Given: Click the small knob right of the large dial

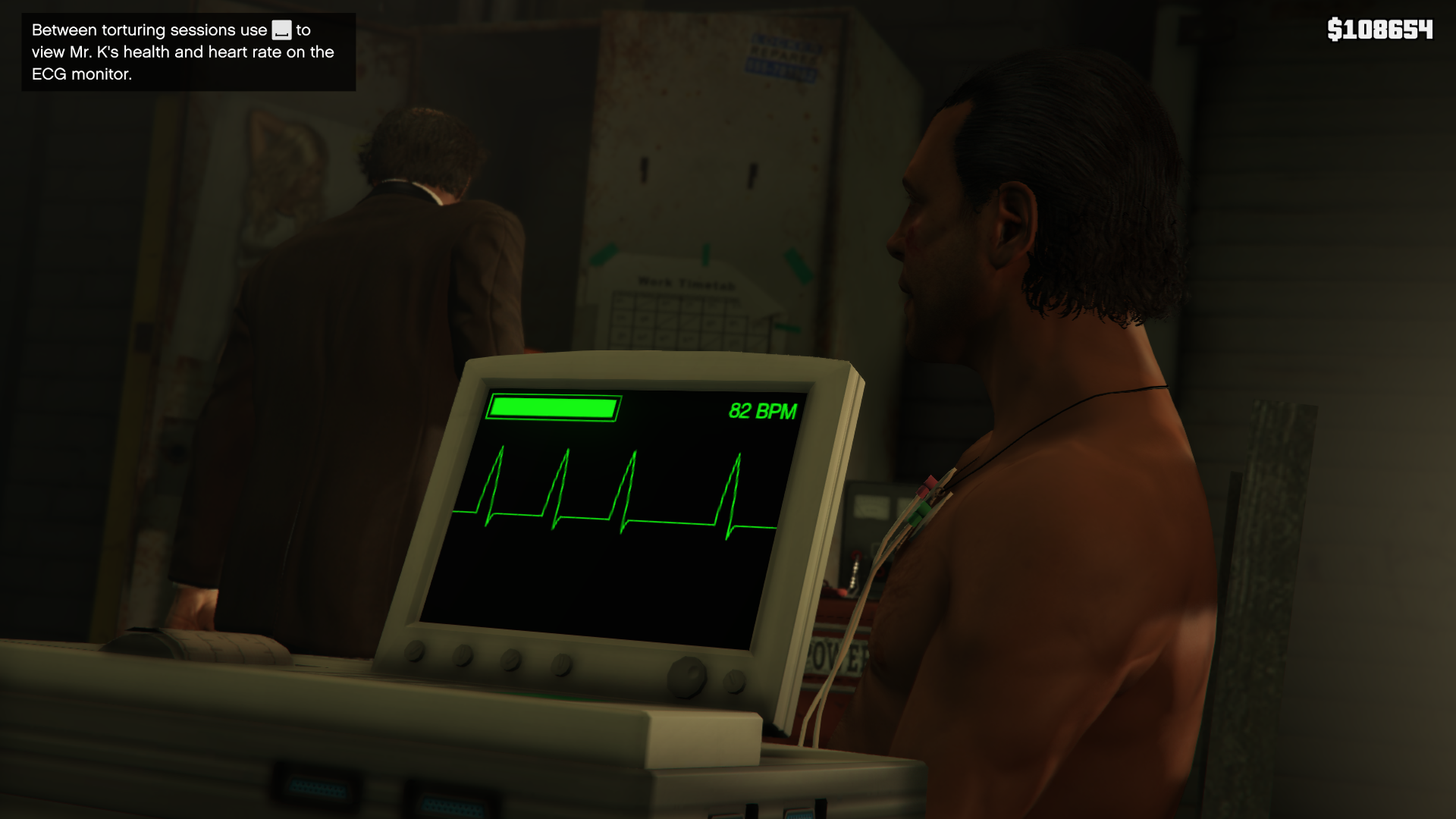Looking at the screenshot, I should tap(734, 681).
